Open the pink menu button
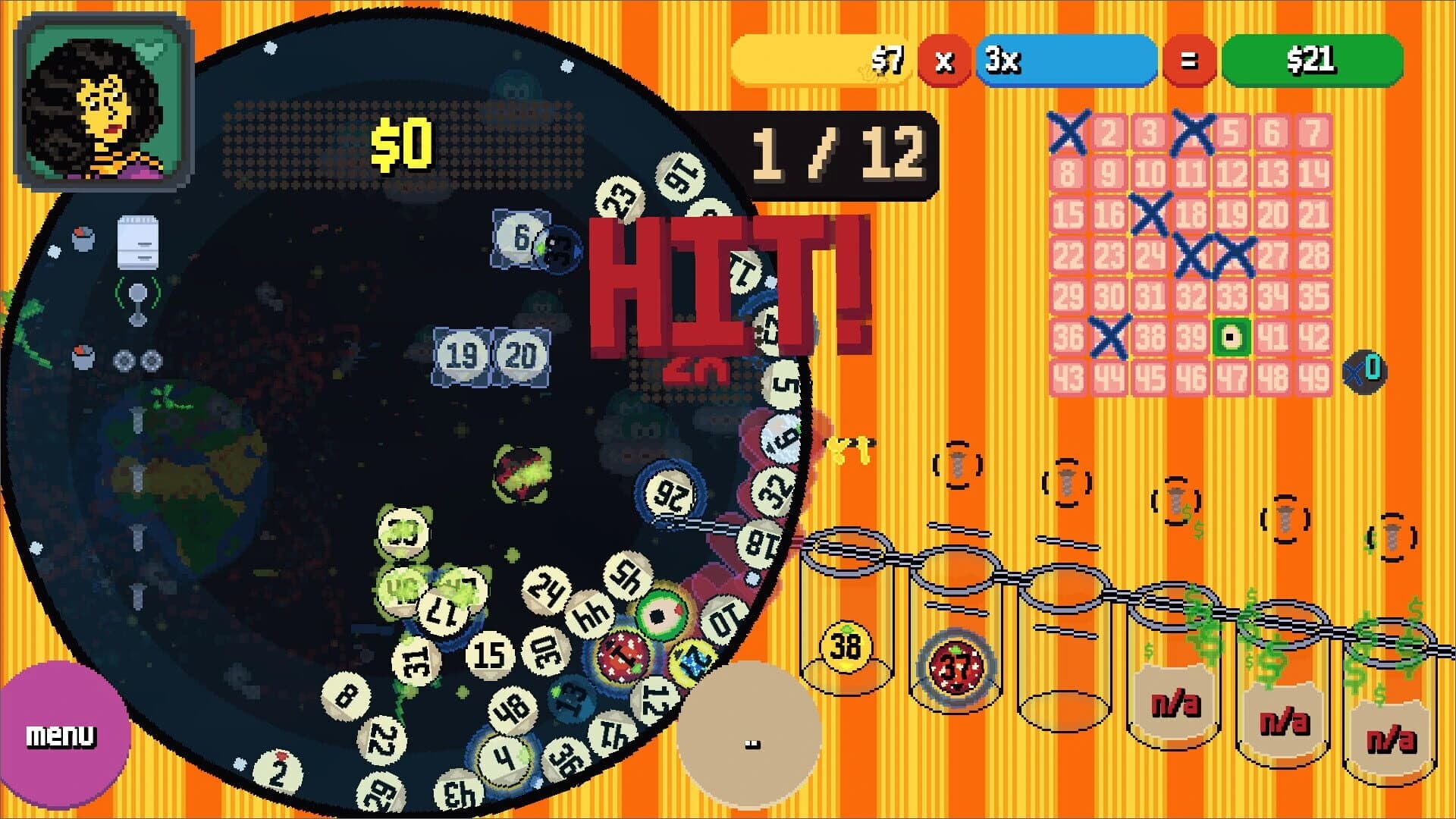The height and width of the screenshot is (819, 1456). (x=62, y=733)
